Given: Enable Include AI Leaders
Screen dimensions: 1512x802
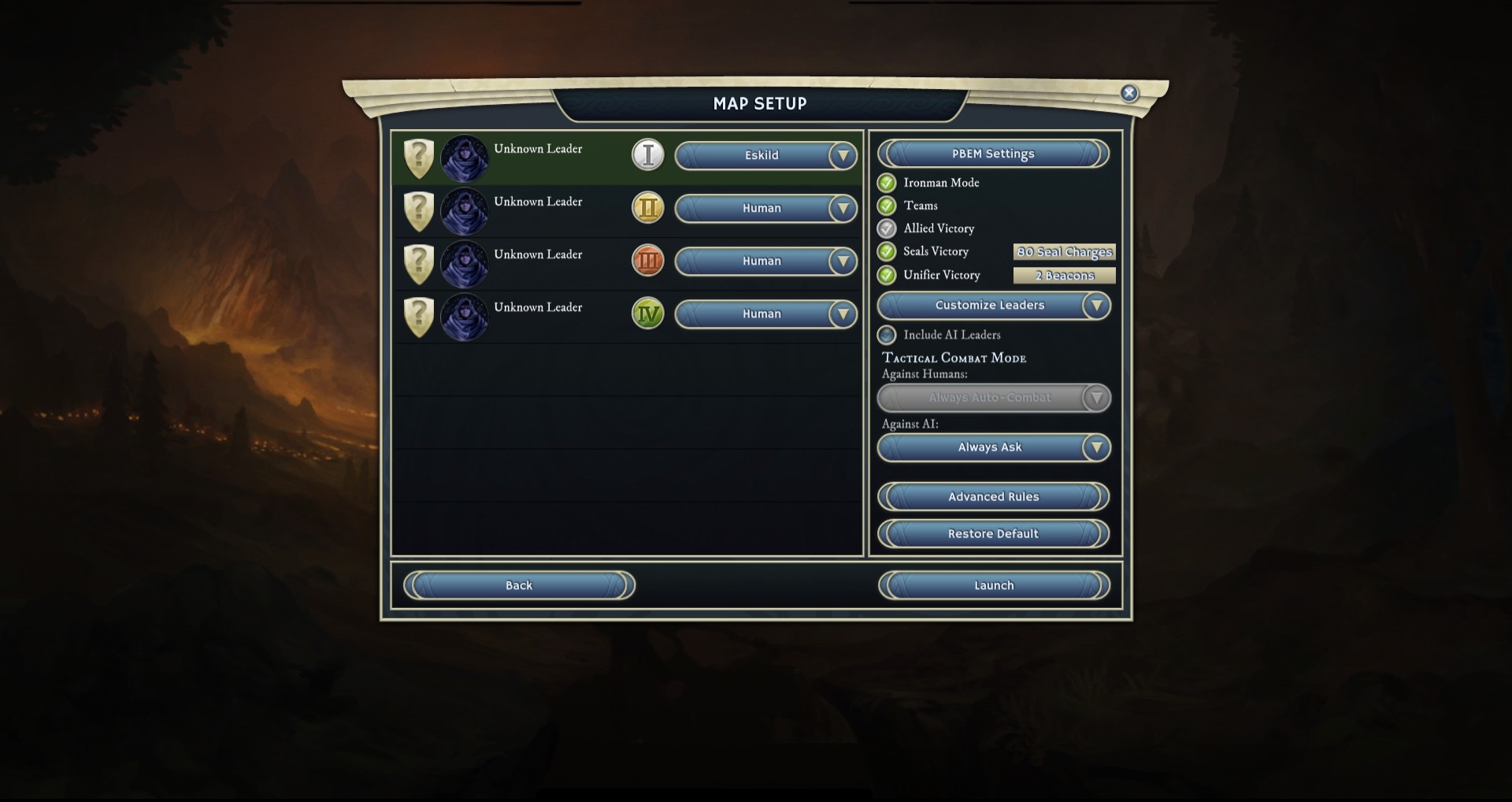Looking at the screenshot, I should pos(887,335).
